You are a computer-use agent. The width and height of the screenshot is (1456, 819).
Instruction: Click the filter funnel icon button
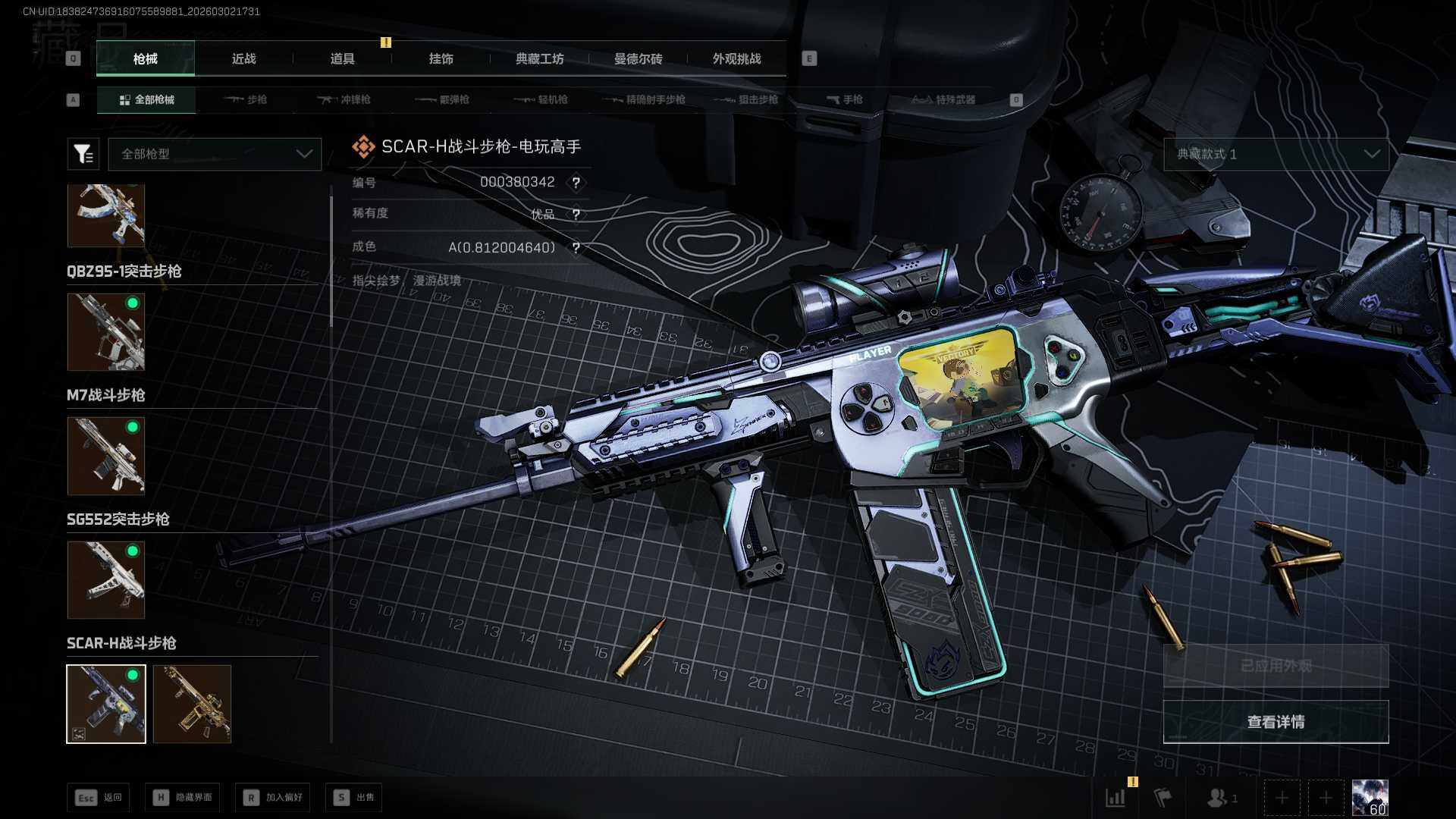click(x=83, y=154)
